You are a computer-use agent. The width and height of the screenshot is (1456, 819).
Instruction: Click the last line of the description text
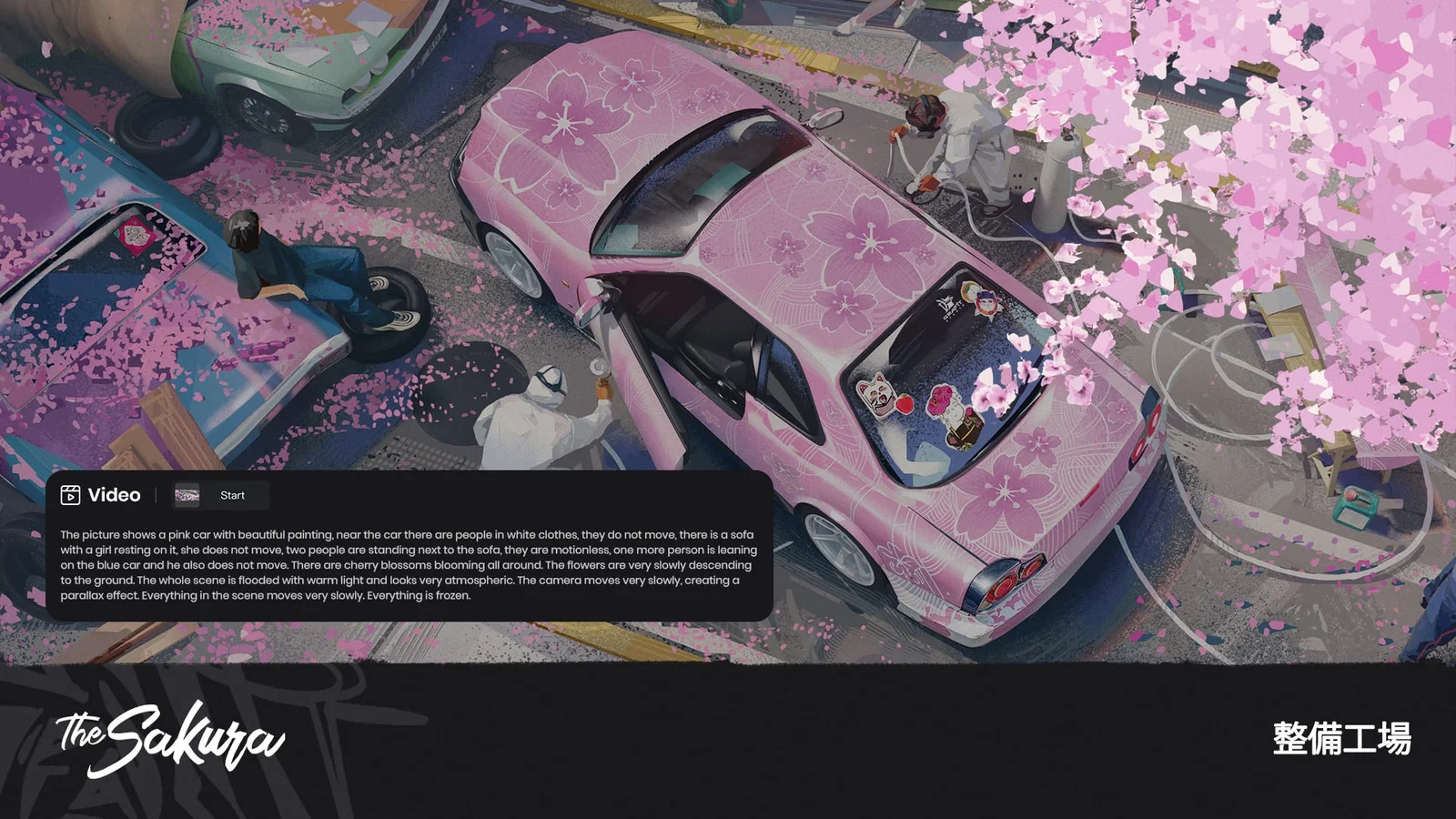[x=267, y=595]
